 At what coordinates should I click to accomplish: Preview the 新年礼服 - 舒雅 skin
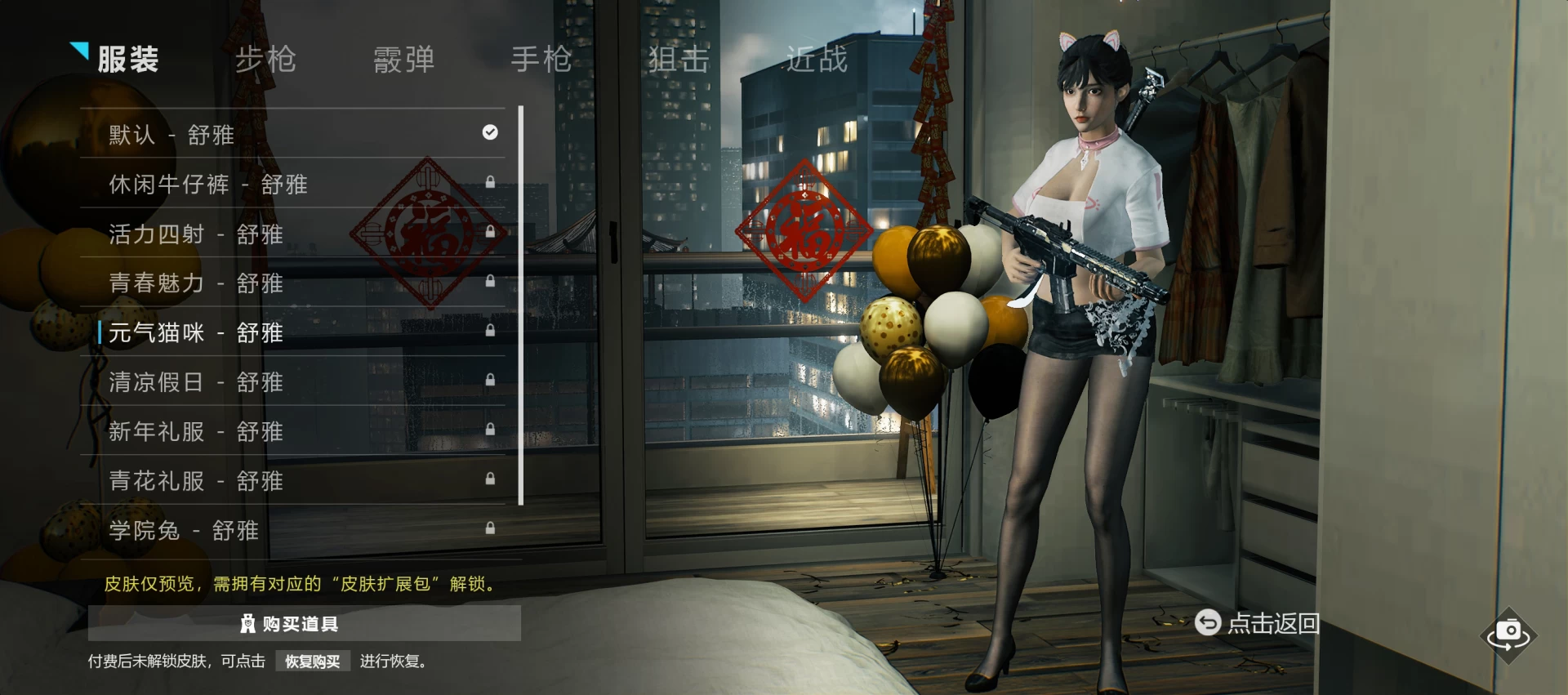pos(294,431)
